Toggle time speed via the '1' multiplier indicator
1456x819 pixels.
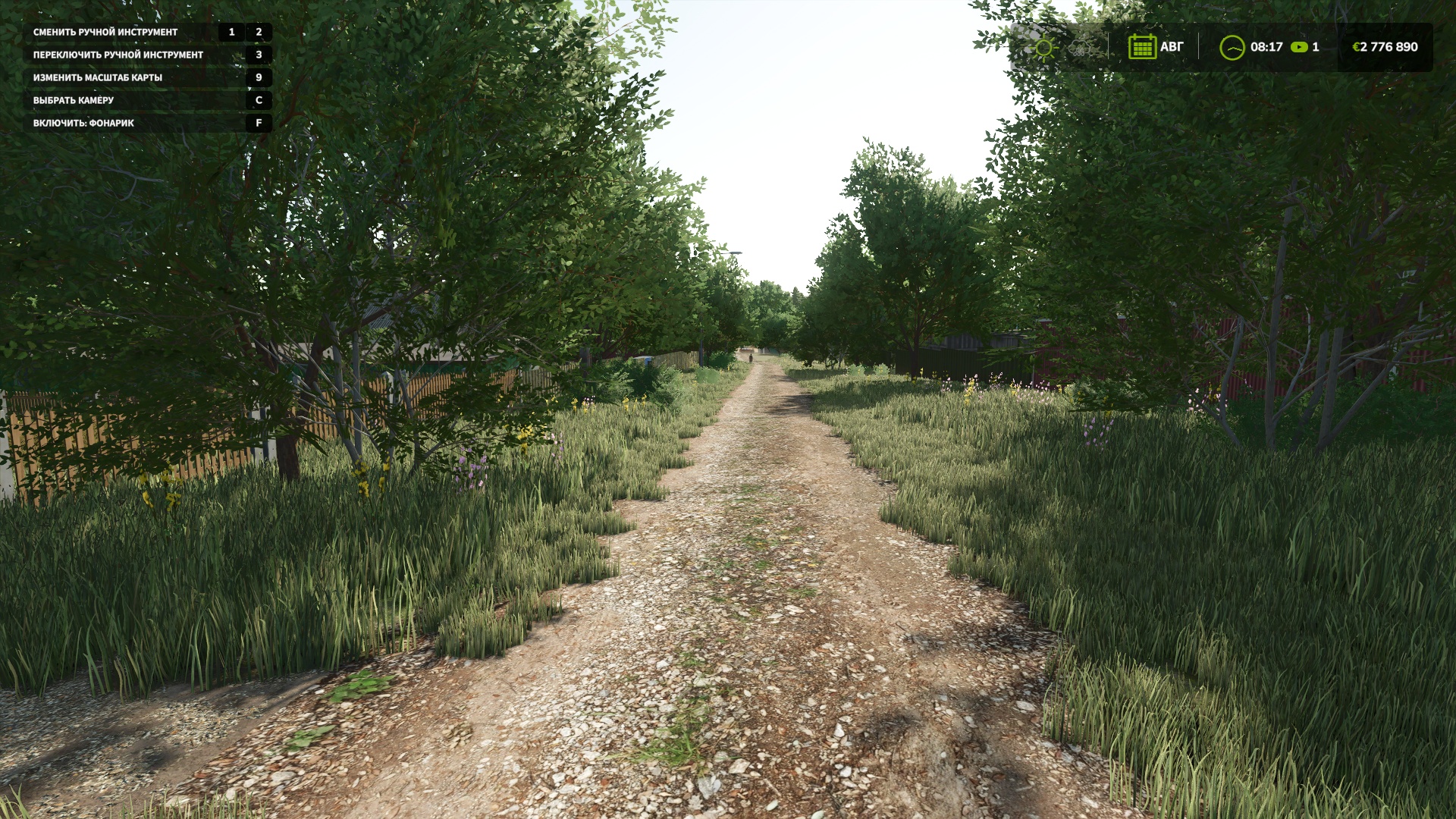[1317, 47]
